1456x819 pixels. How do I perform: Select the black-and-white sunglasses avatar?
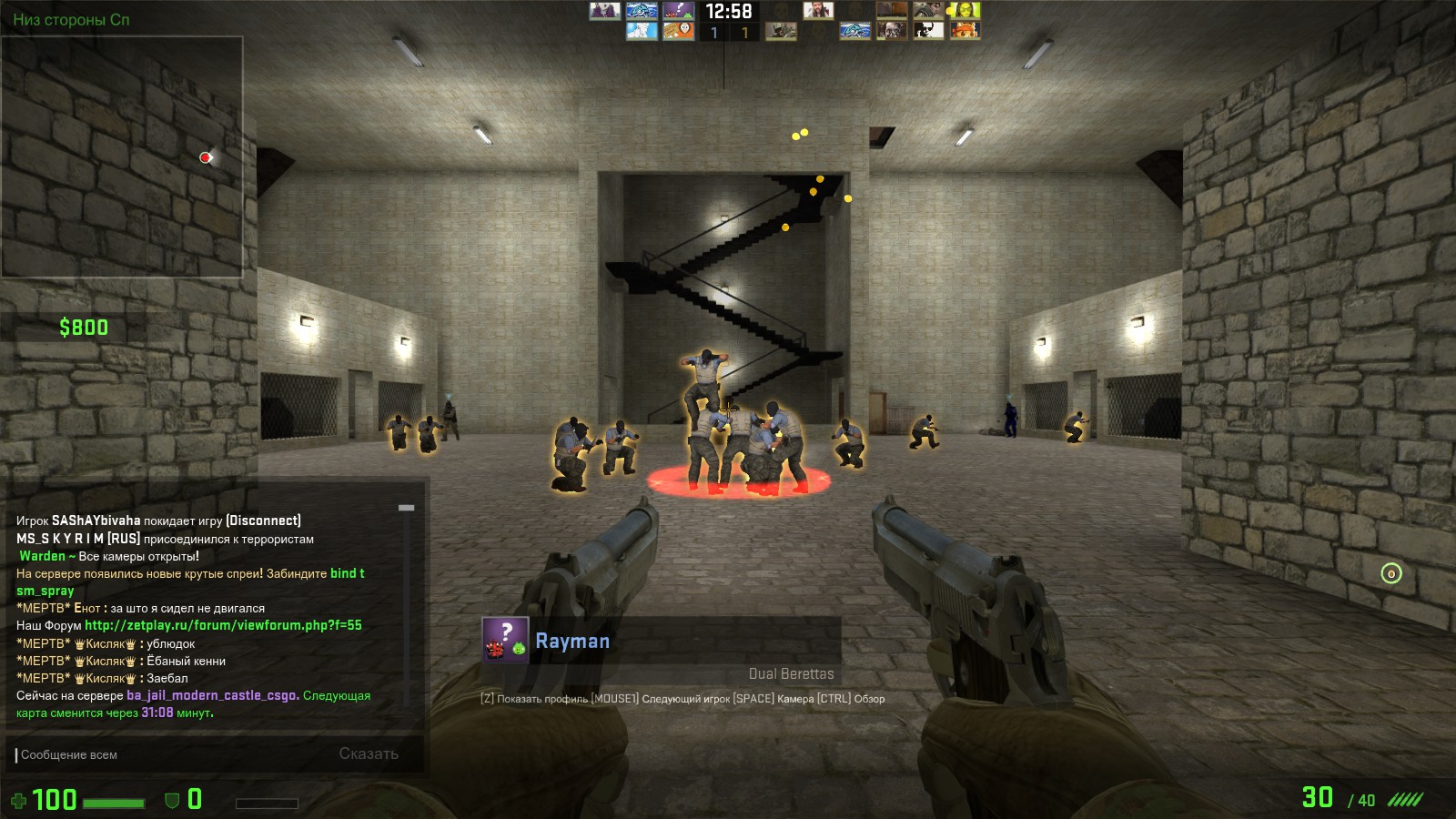pos(928,31)
